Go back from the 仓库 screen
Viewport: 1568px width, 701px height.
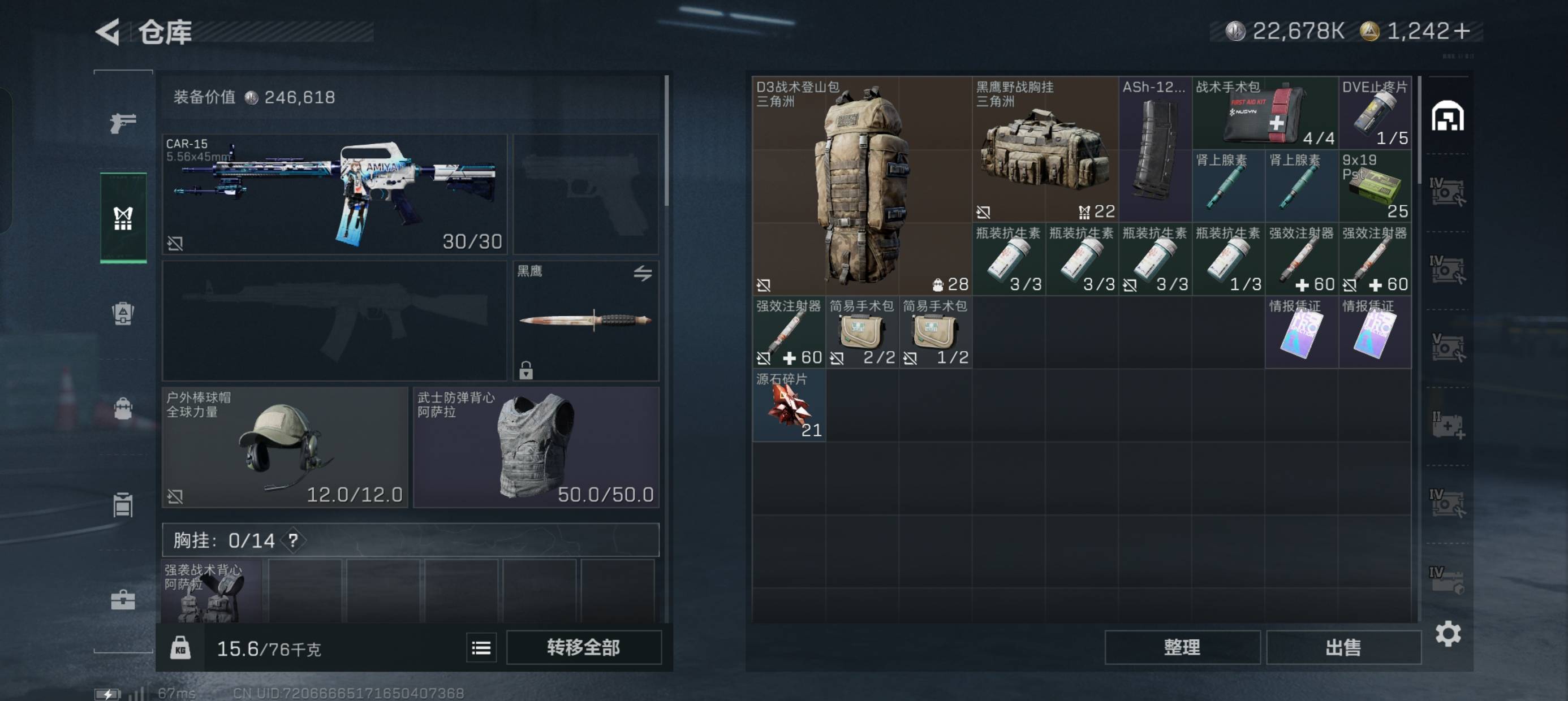[109, 32]
